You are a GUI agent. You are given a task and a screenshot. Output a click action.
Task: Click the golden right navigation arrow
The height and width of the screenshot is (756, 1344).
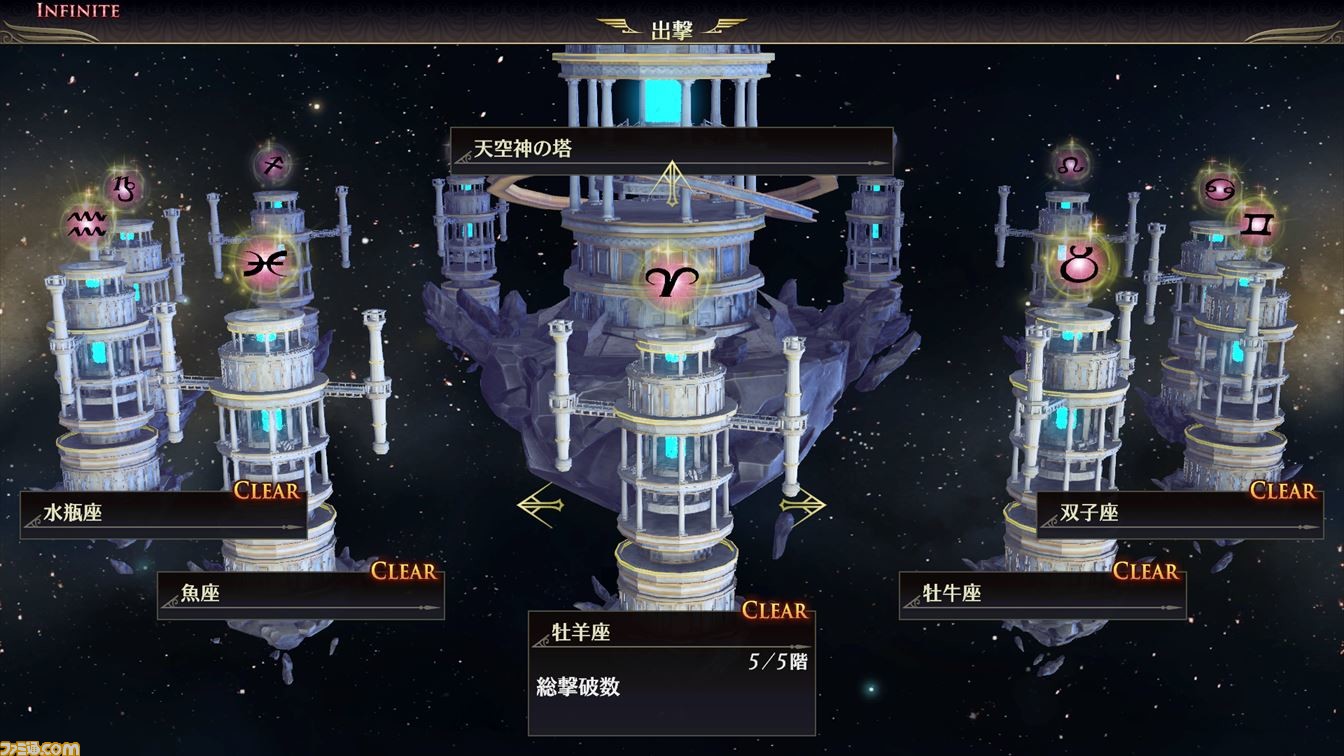pos(803,503)
